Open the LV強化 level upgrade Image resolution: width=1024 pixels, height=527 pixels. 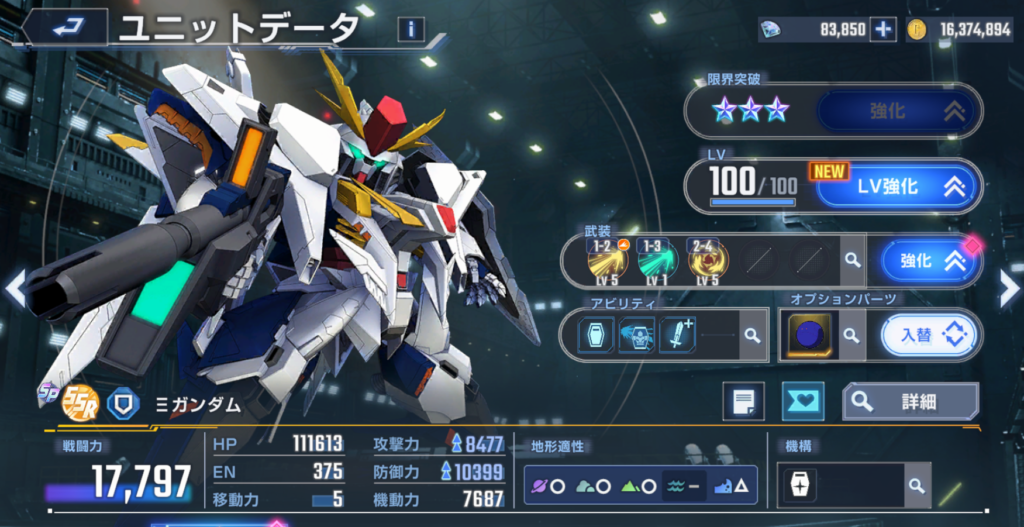click(895, 186)
